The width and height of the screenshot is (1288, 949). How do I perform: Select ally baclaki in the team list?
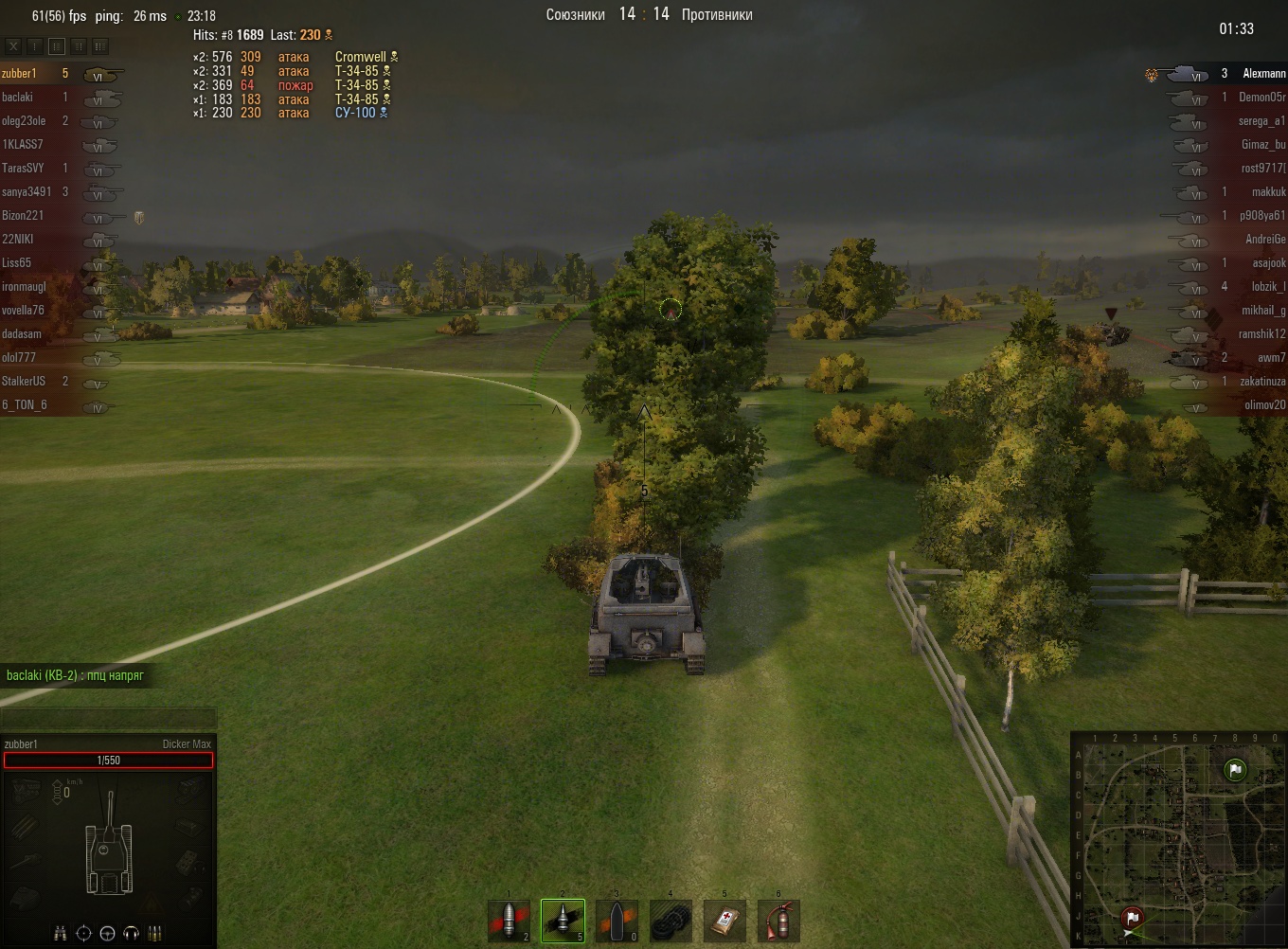coord(18,98)
